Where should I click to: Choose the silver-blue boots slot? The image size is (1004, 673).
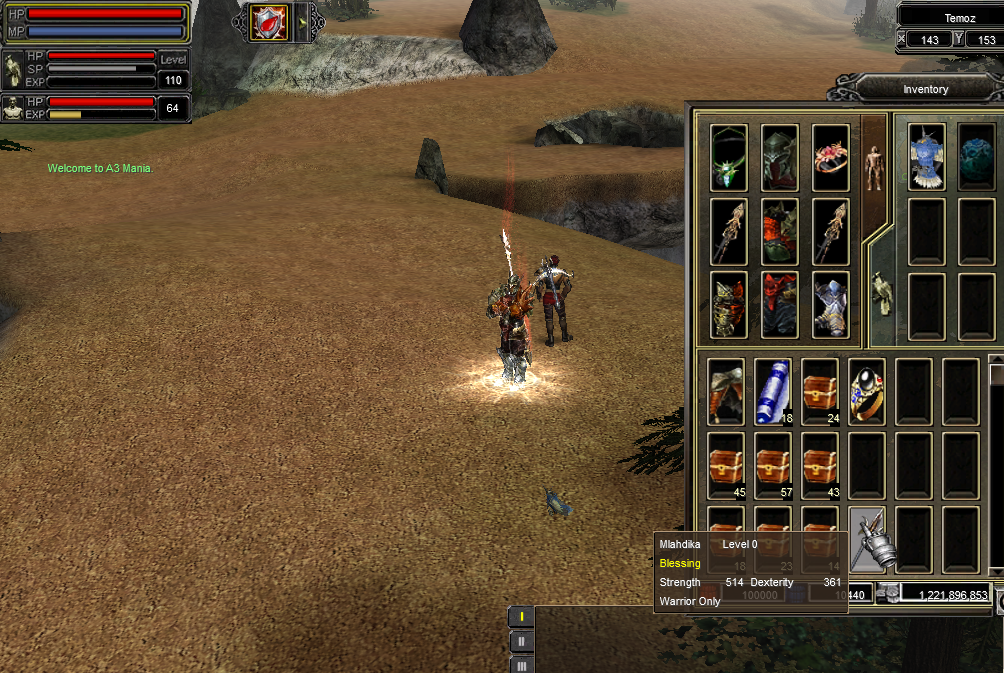831,305
